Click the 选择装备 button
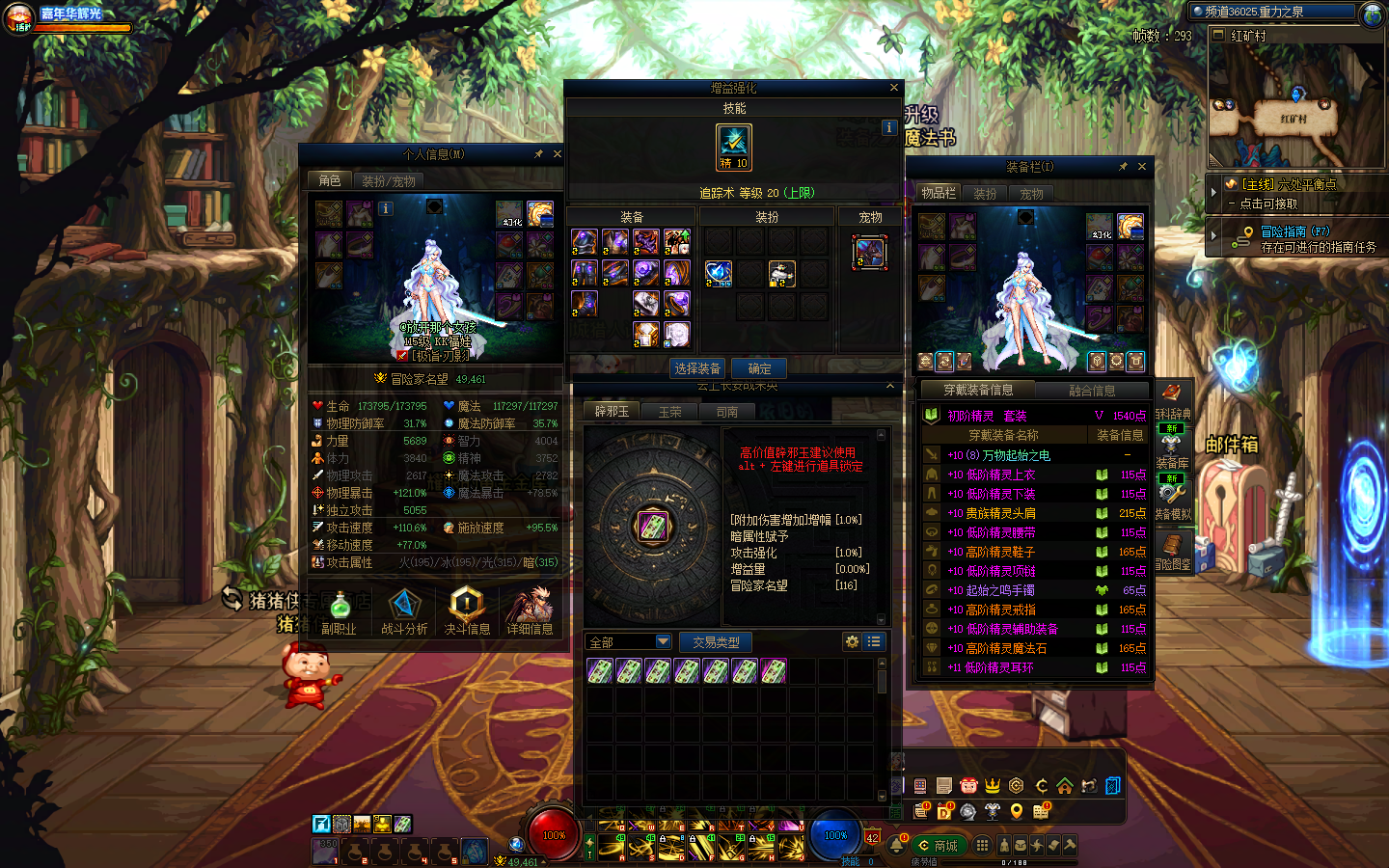This screenshot has width=1389, height=868. 697,368
